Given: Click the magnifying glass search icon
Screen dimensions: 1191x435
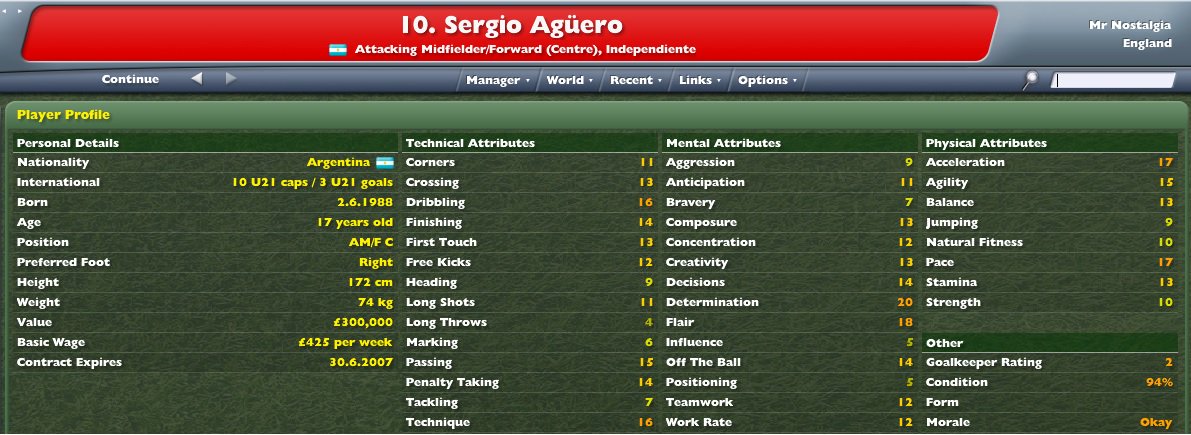Looking at the screenshot, I should tap(1032, 80).
